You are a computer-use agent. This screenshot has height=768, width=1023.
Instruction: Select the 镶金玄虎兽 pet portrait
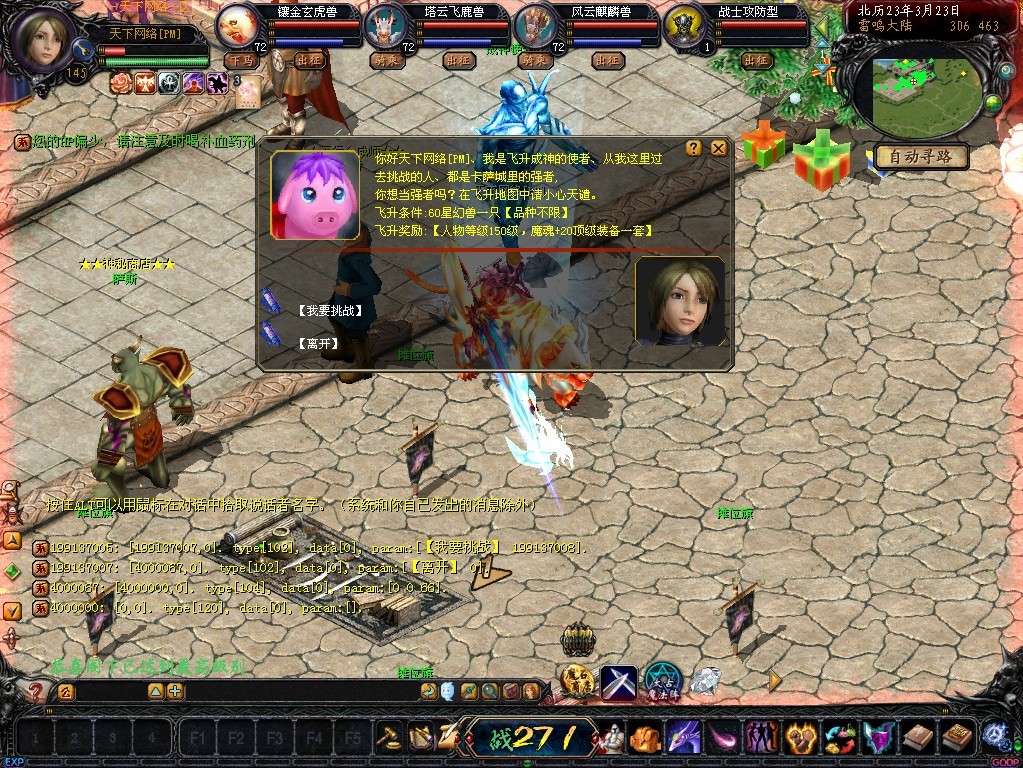238,24
